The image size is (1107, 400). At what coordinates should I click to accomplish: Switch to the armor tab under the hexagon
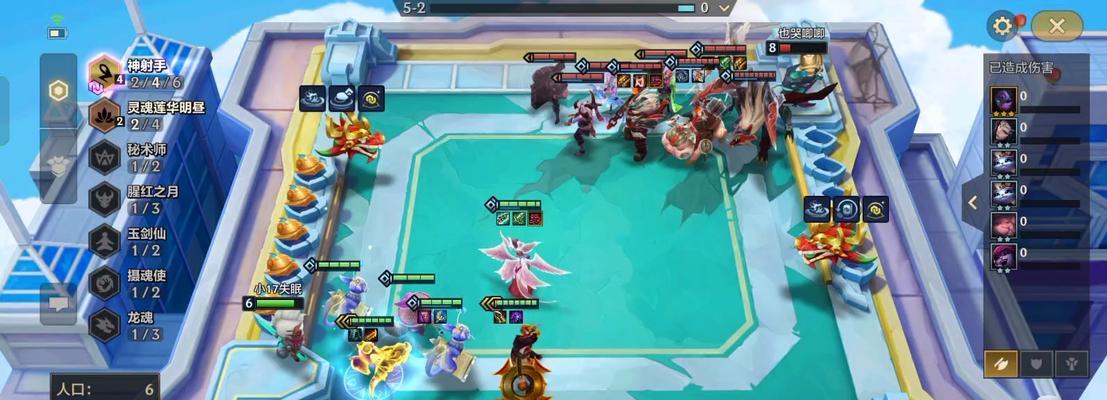point(58,158)
